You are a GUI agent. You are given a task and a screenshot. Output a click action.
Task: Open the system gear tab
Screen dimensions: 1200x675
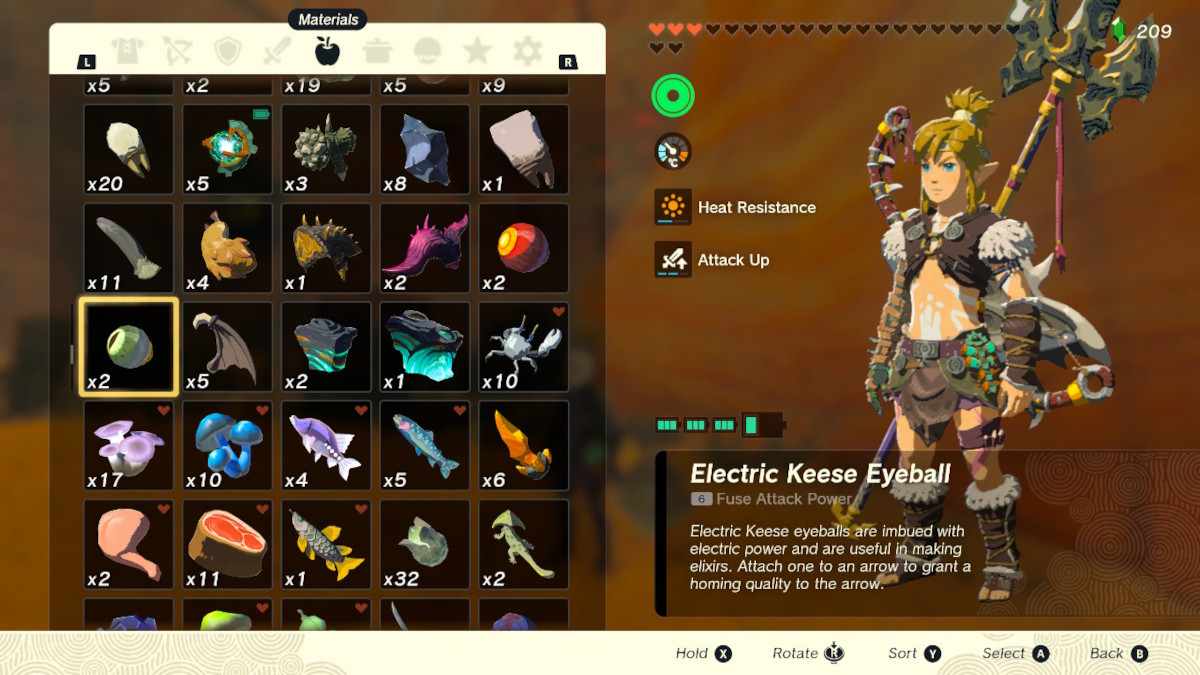point(528,51)
